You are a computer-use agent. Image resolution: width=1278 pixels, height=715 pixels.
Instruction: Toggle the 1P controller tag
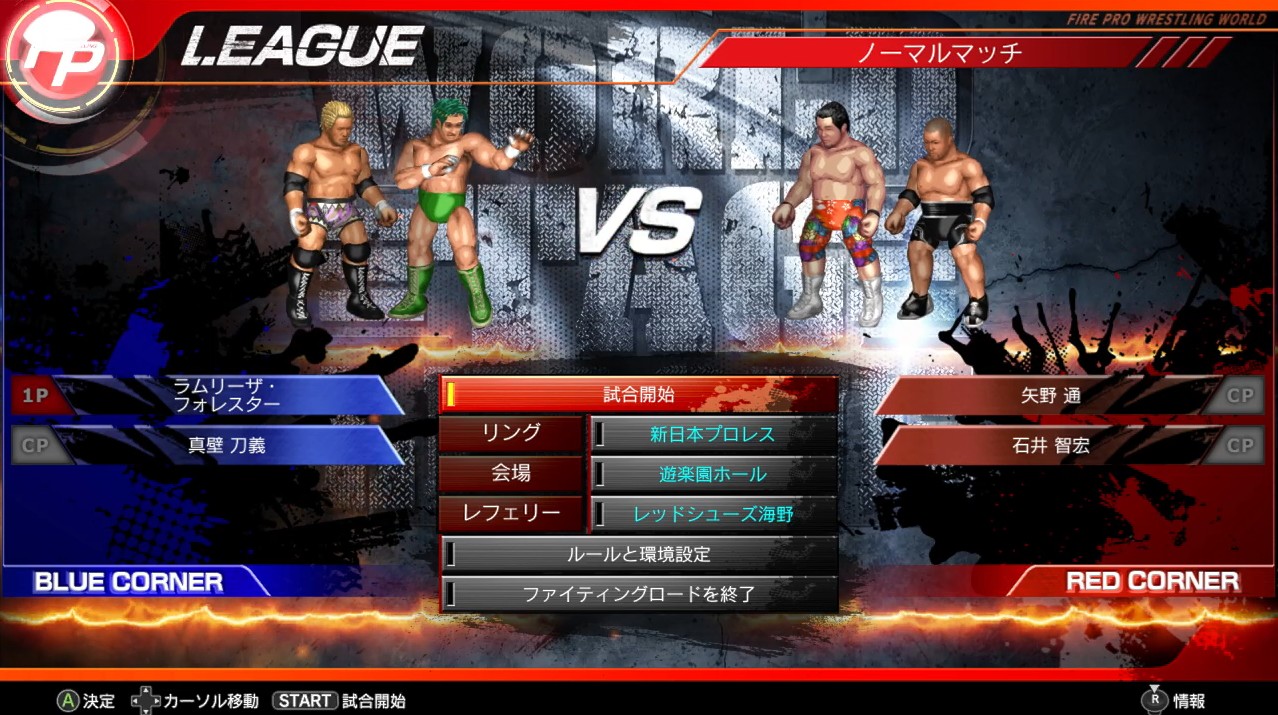pos(36,396)
